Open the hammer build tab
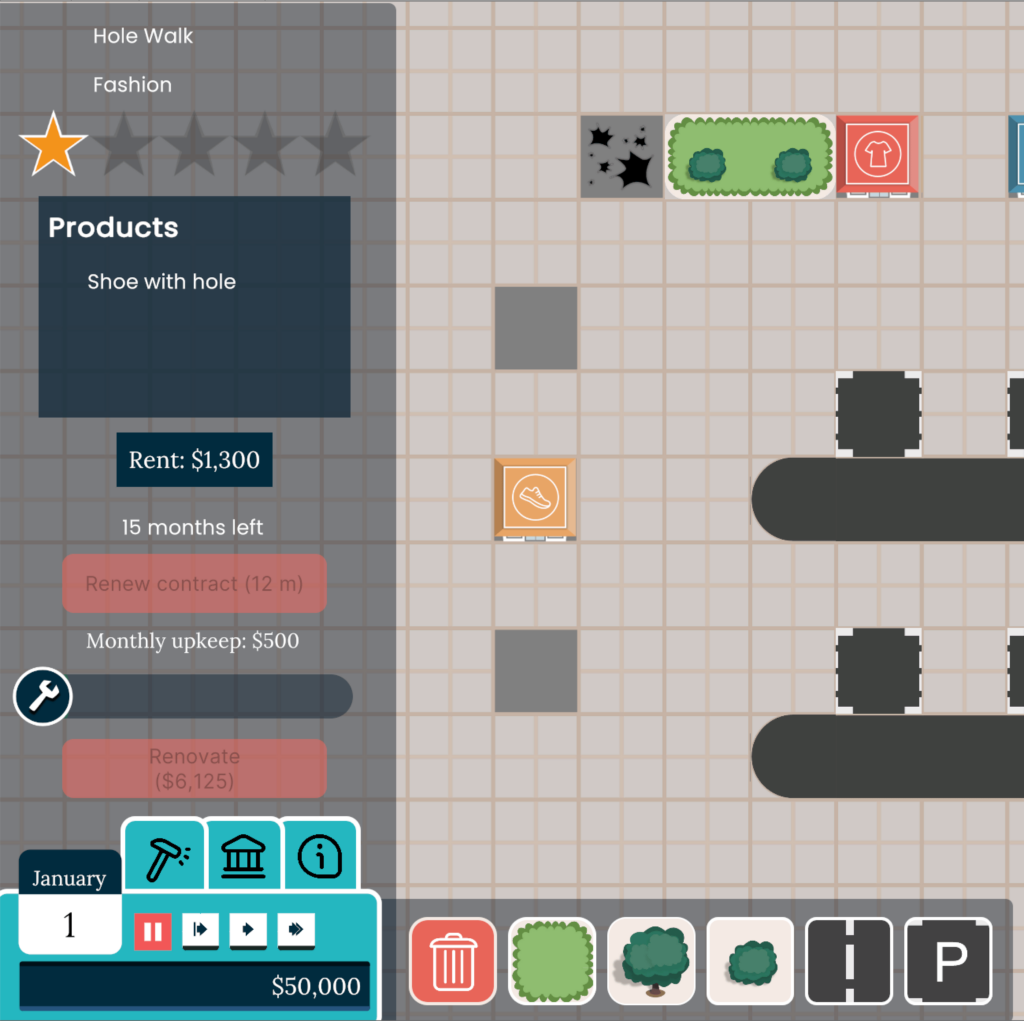 [x=164, y=856]
